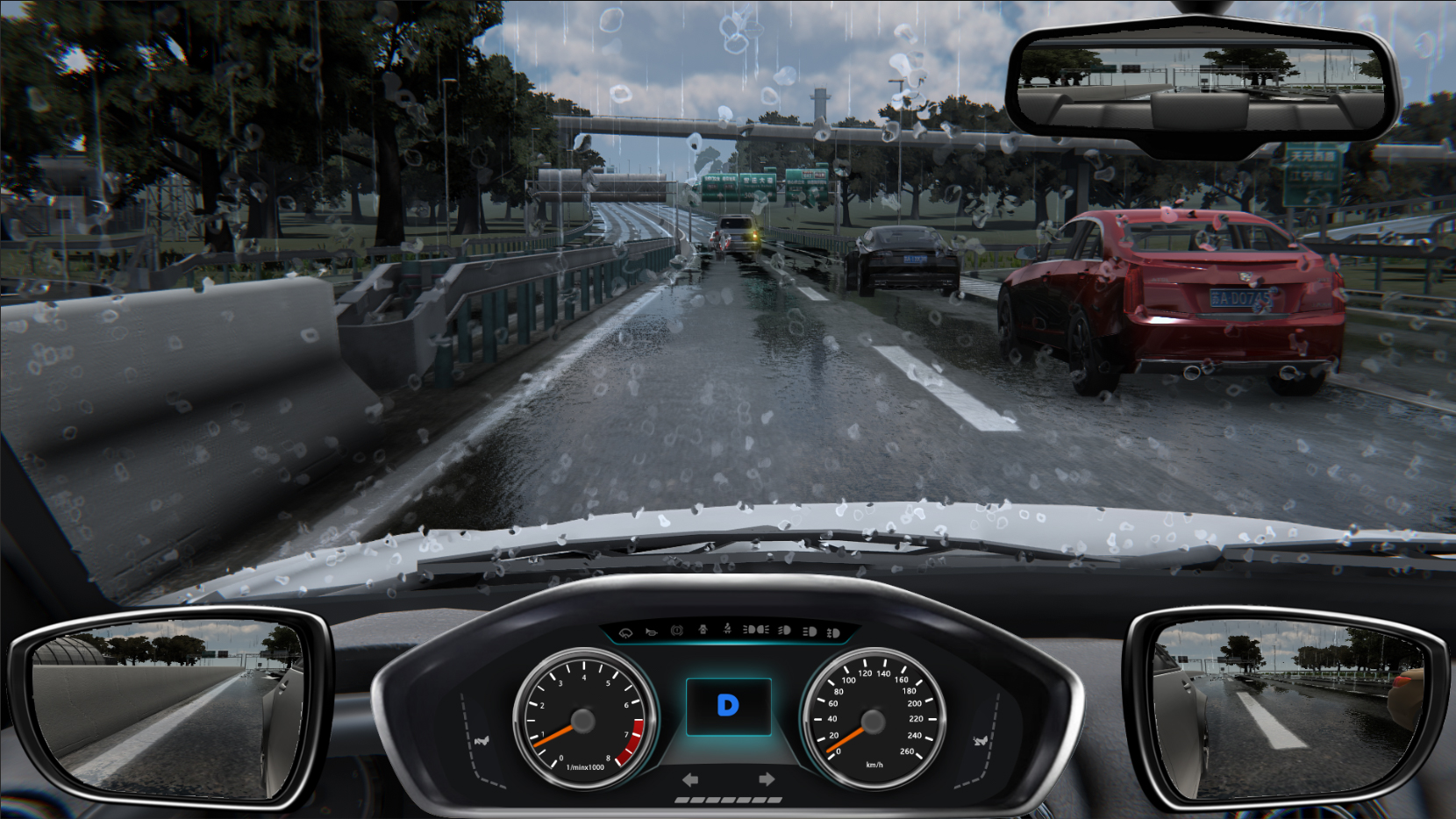Activate the right turn signal arrow
The height and width of the screenshot is (819, 1456).
[x=766, y=779]
